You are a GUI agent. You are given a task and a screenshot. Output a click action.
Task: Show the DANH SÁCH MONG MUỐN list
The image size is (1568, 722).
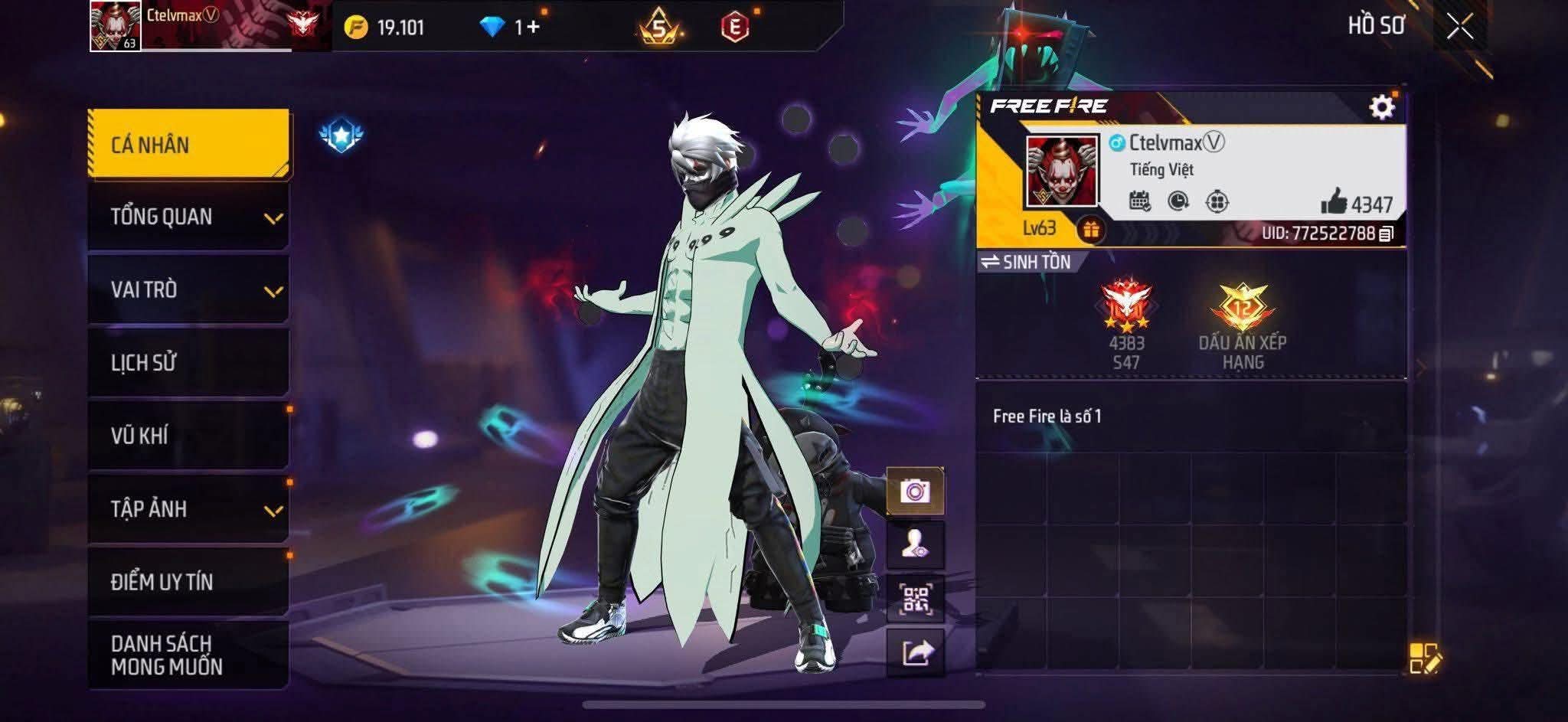[x=188, y=655]
